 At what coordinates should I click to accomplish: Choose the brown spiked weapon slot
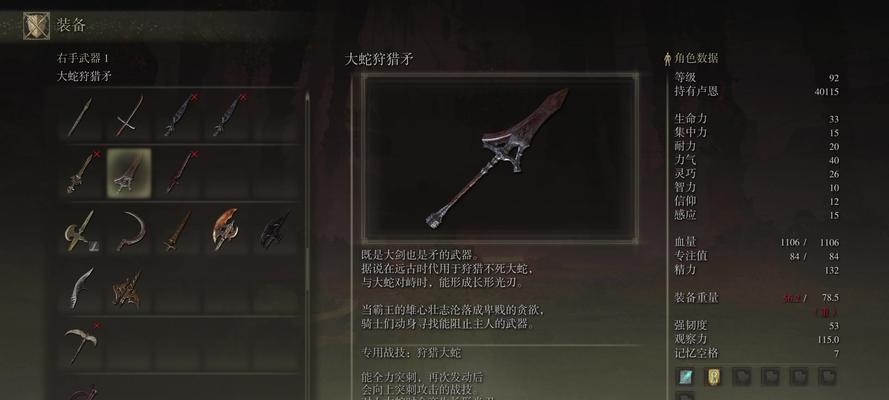129,288
